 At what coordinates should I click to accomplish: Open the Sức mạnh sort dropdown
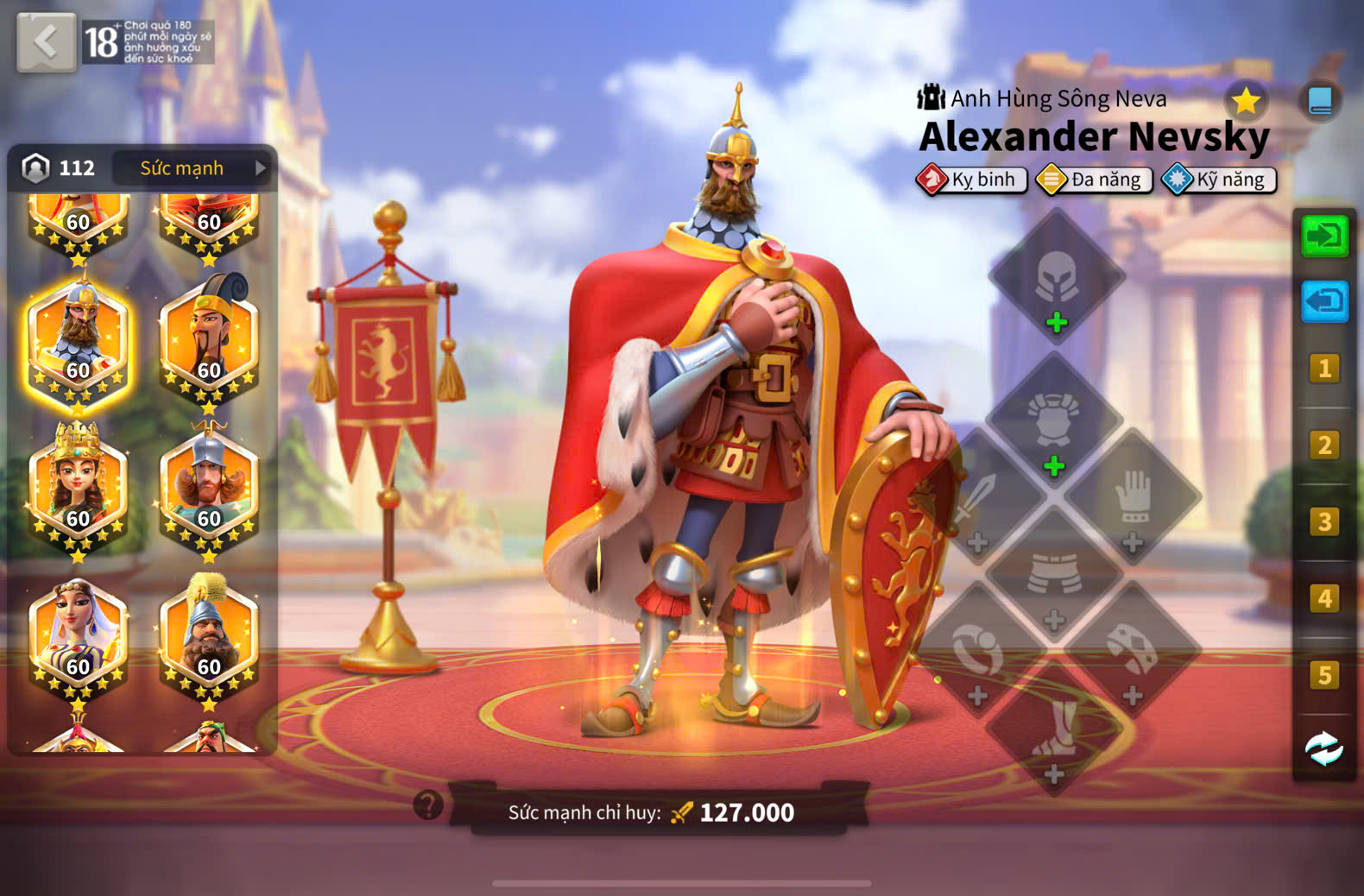[193, 167]
